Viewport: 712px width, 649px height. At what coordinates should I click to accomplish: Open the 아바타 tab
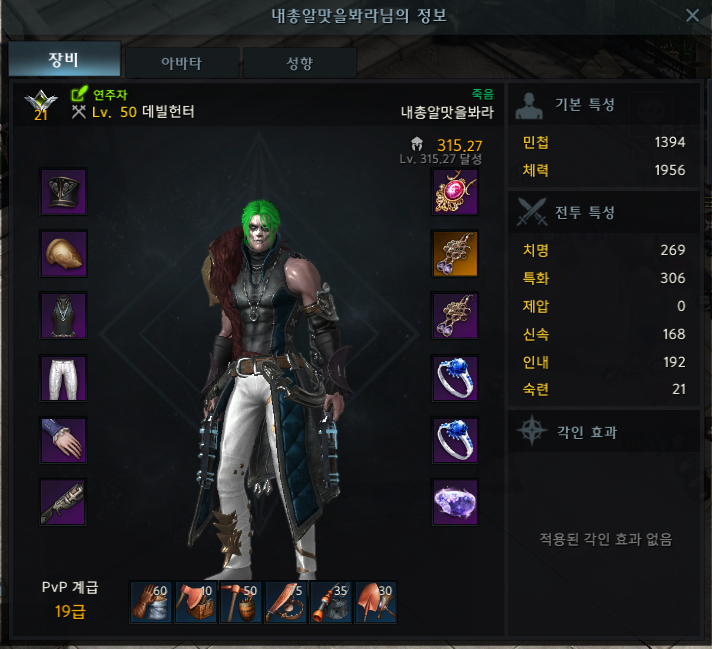click(181, 62)
